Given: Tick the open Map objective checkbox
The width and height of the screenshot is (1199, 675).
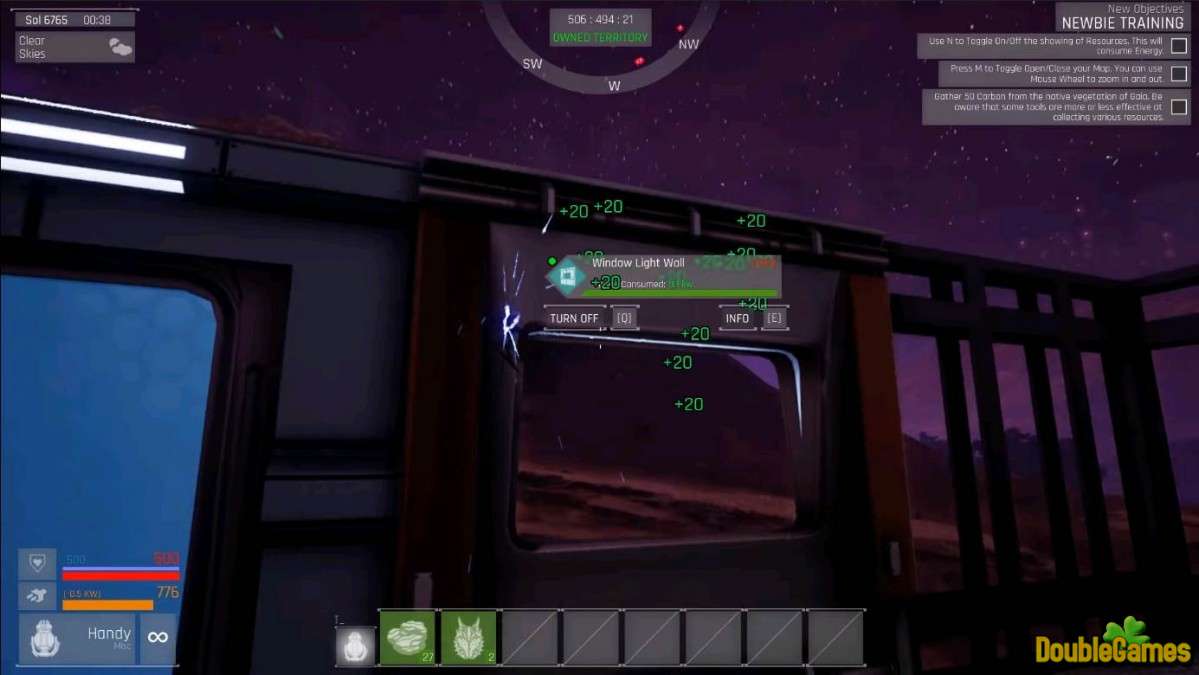Looking at the screenshot, I should 1179,74.
